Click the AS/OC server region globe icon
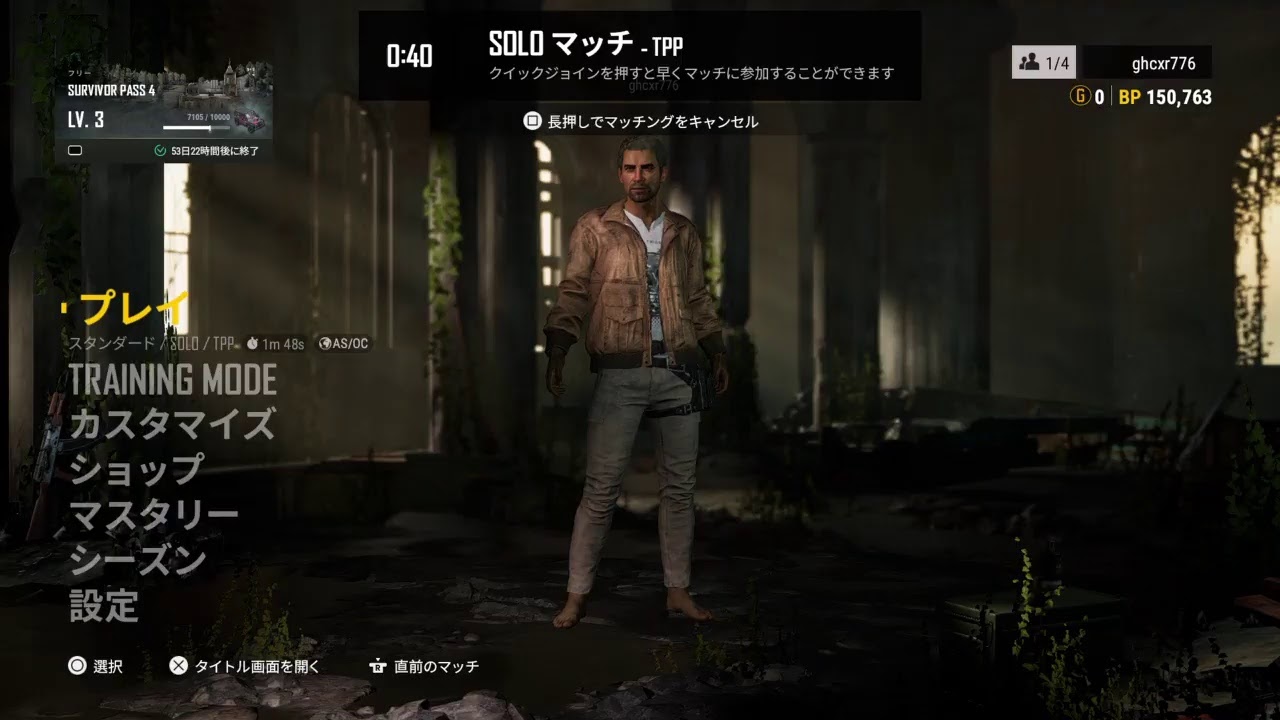1280x720 pixels. (325, 343)
